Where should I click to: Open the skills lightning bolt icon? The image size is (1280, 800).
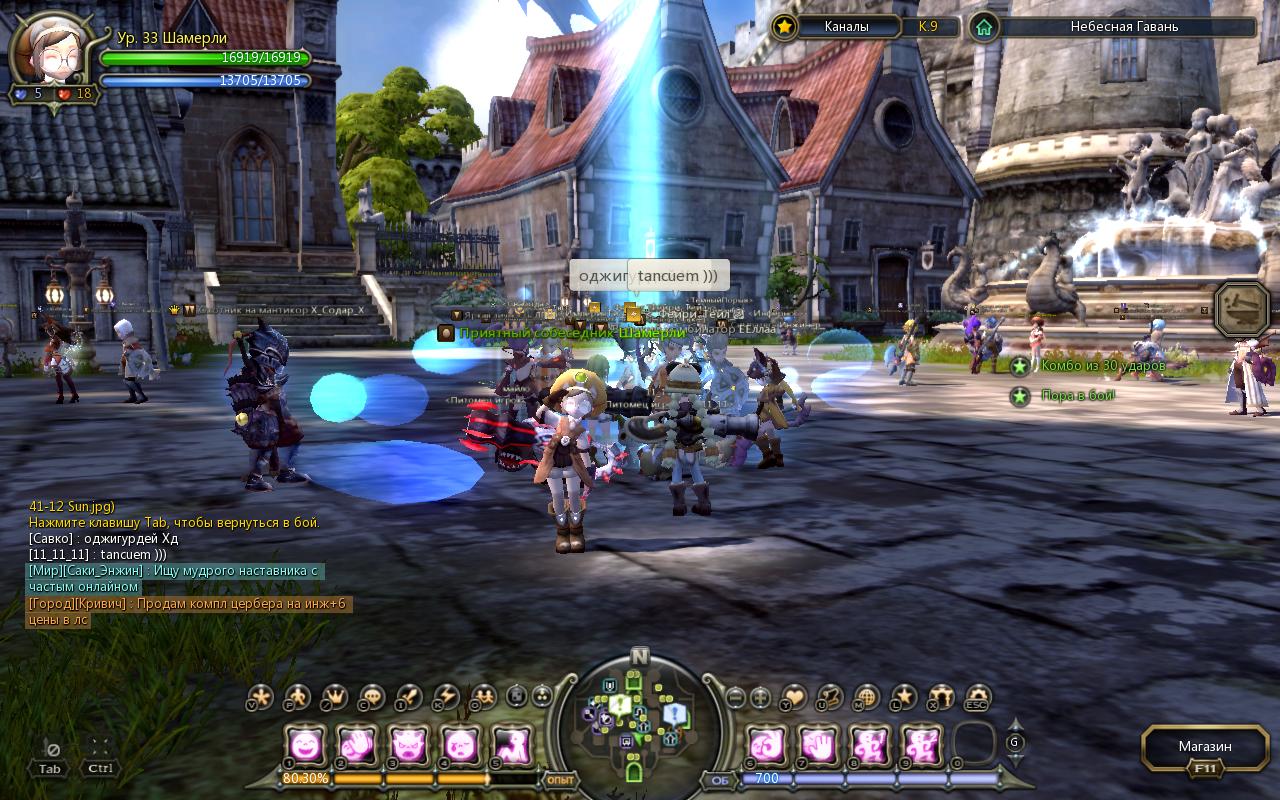(446, 697)
